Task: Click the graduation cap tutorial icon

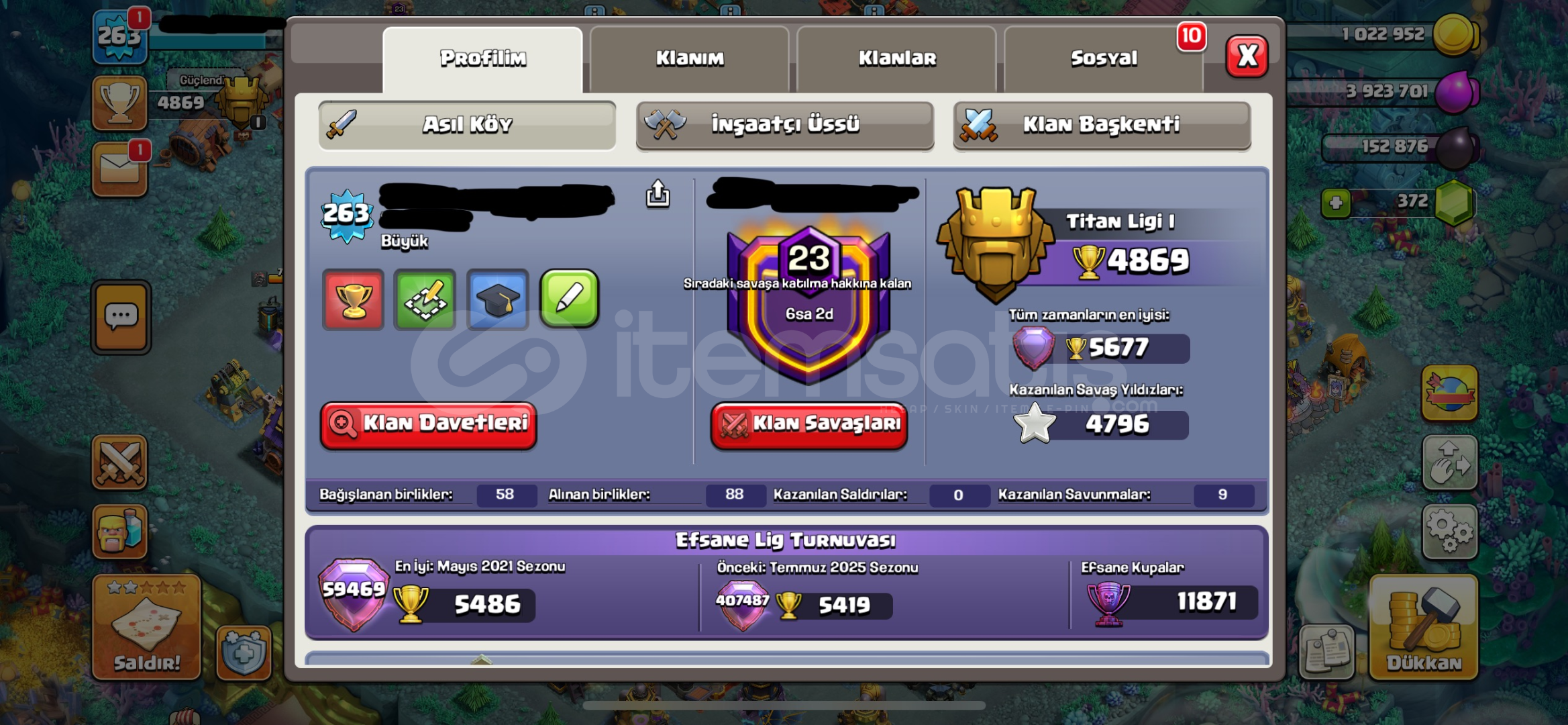Action: tap(498, 300)
